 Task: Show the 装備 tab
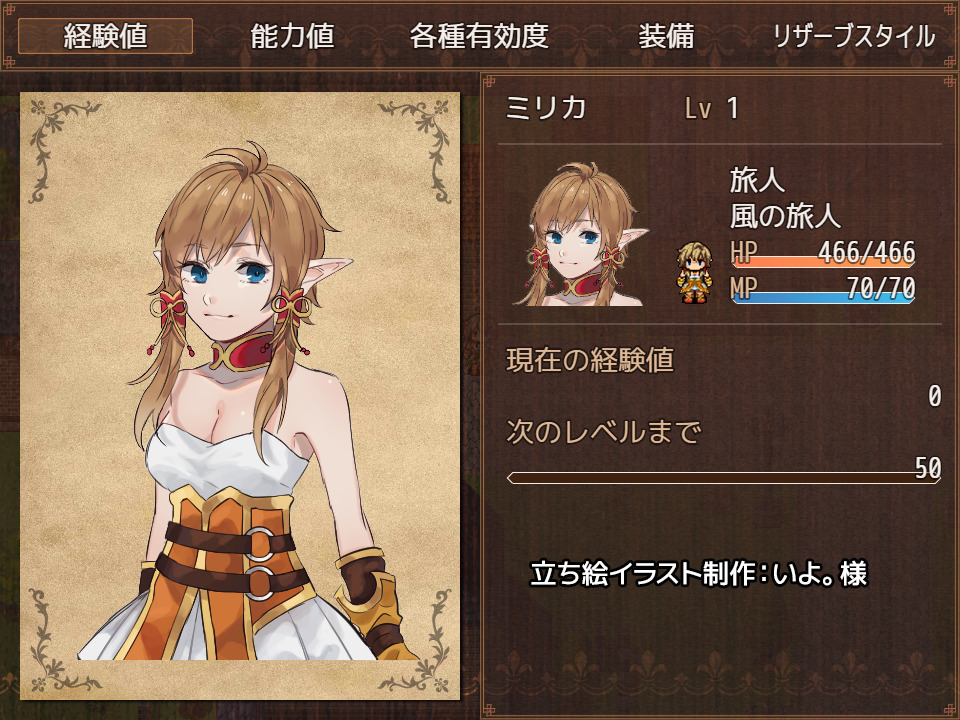[x=666, y=37]
